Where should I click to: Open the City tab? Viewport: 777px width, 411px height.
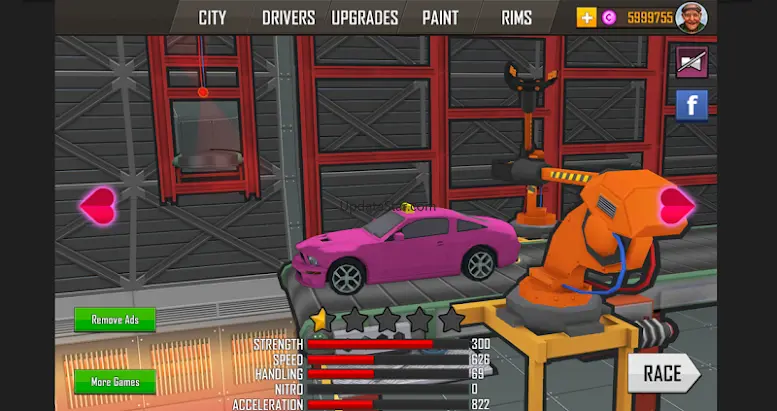pyautogui.click(x=212, y=18)
